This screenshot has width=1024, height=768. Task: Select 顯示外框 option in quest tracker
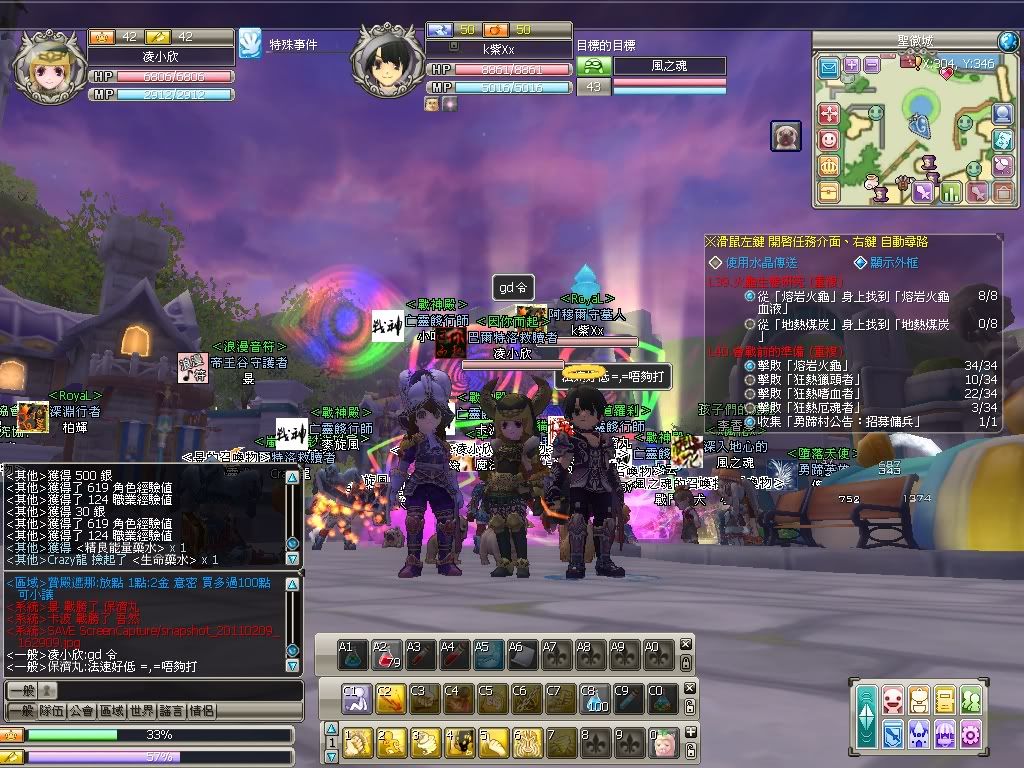tap(892, 262)
